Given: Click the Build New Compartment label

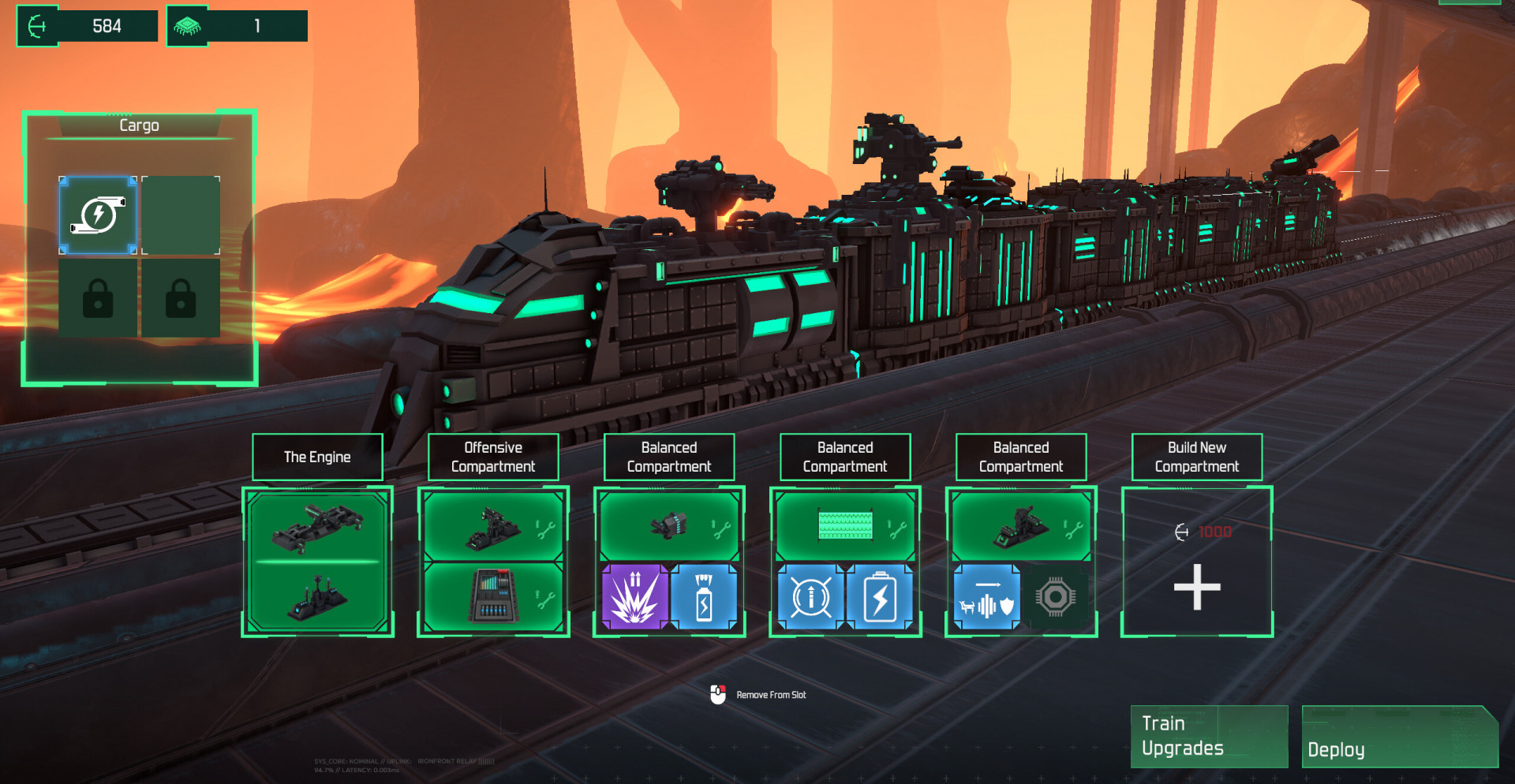Looking at the screenshot, I should [1196, 457].
